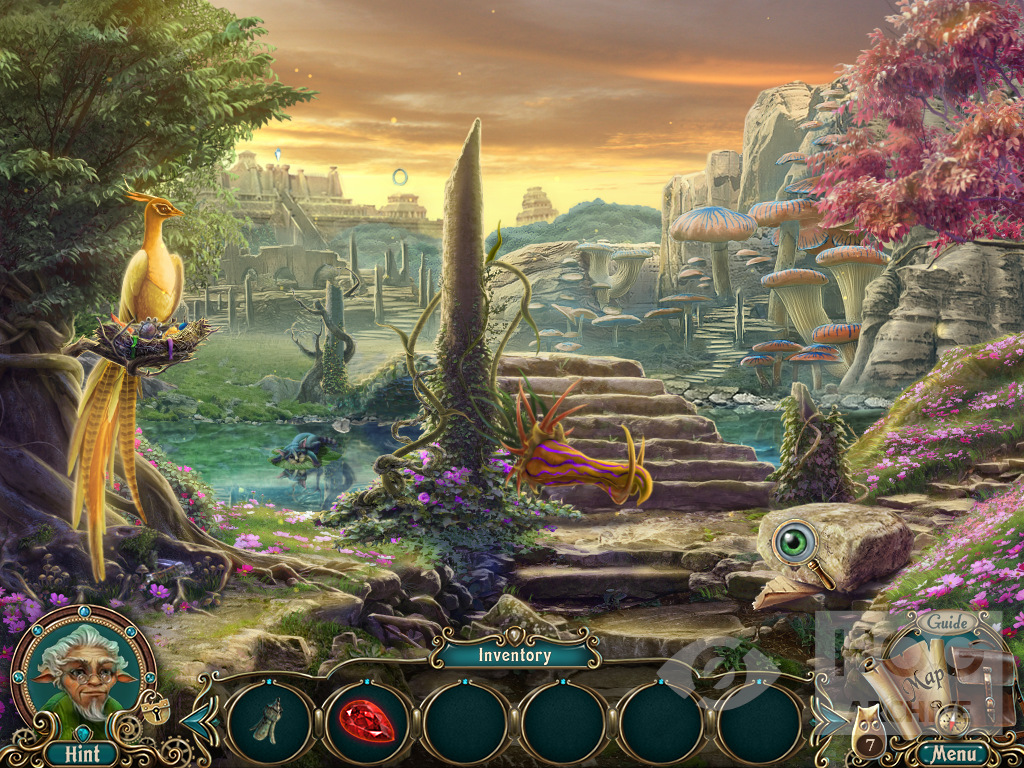Image resolution: width=1024 pixels, height=768 pixels.
Task: Open the strategy Guide
Action: click(945, 622)
